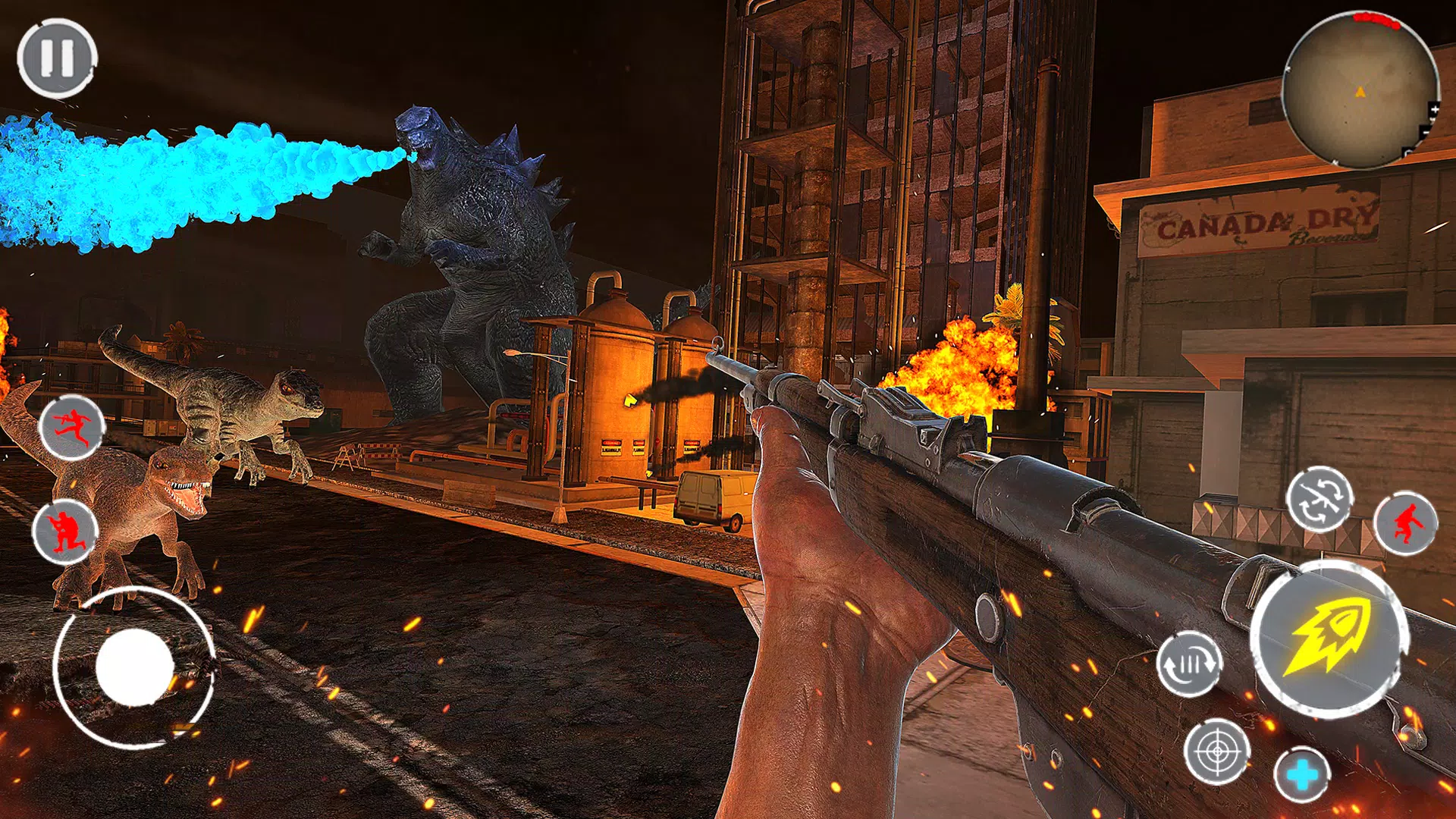This screenshot has width=1456, height=819.
Task: Tap the white movement joystick knob
Action: point(134,667)
